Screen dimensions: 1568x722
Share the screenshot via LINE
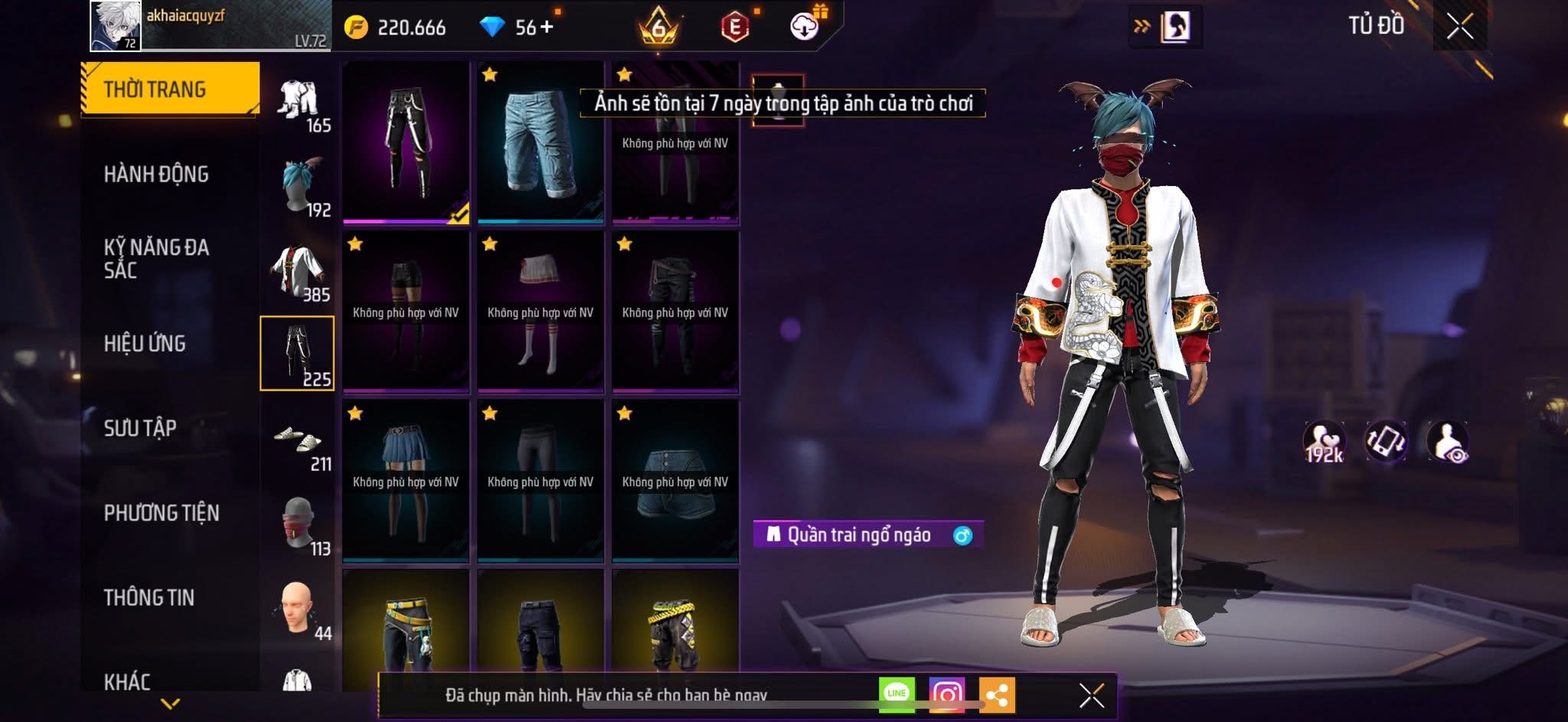[x=897, y=694]
